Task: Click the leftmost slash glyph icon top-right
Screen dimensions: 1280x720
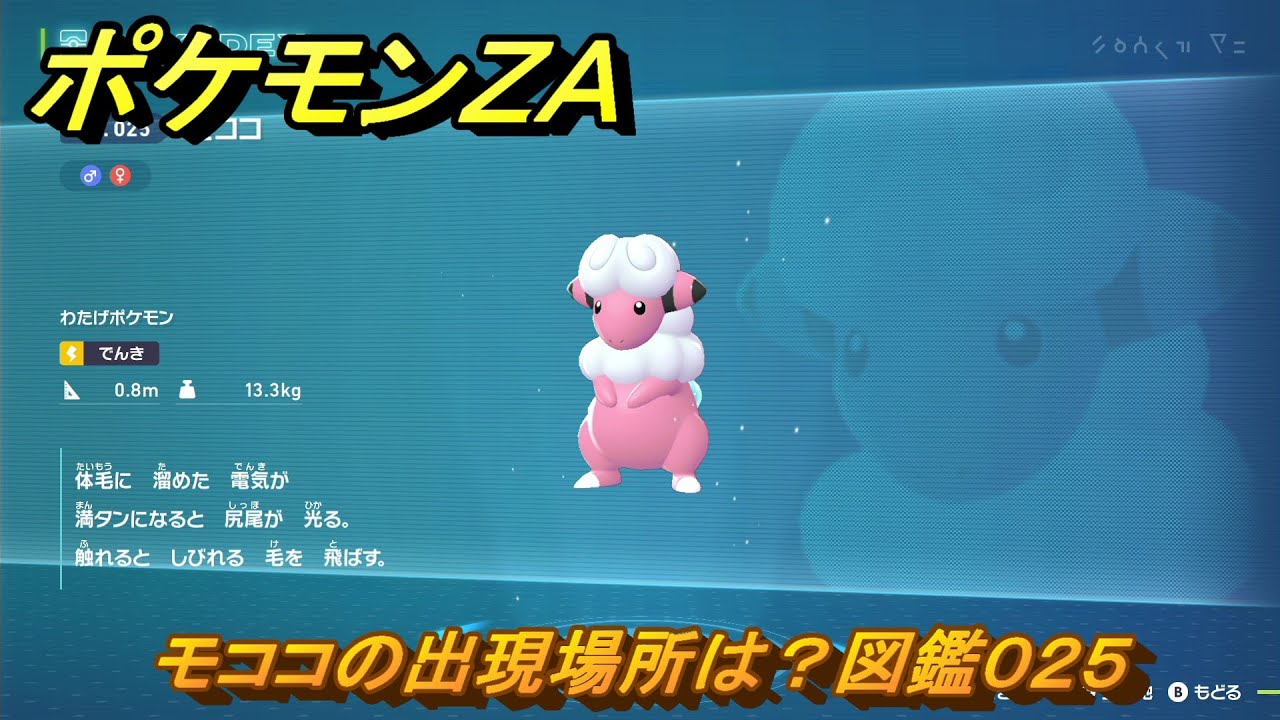Action: [1097, 45]
